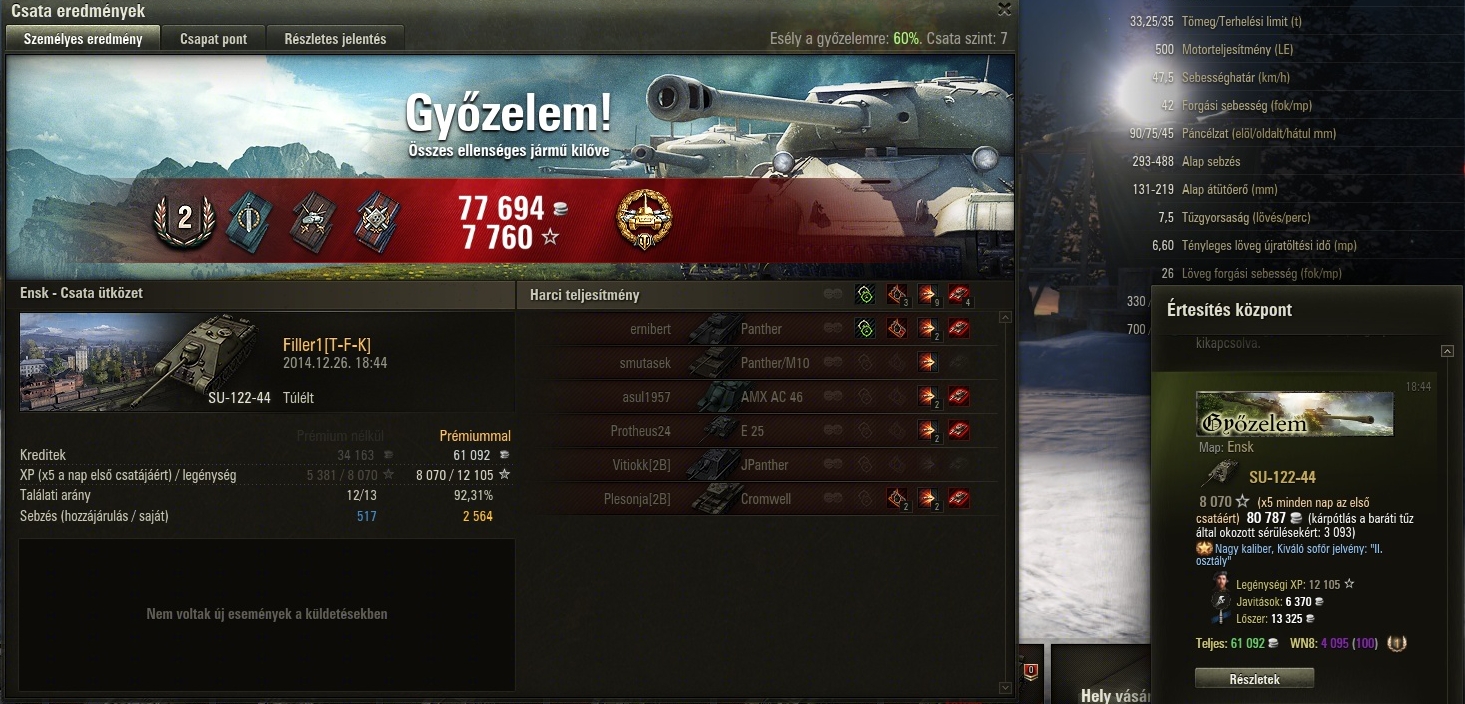
Task: Choose the asul1957 AMX AC 46 row
Action: 760,397
